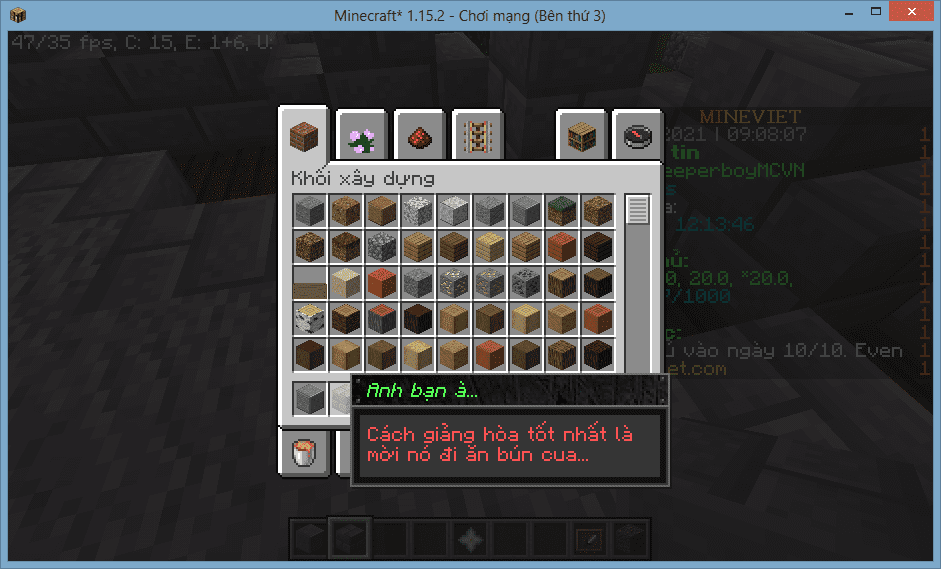Close the Minecraft window
The width and height of the screenshot is (941, 569).
[x=909, y=13]
